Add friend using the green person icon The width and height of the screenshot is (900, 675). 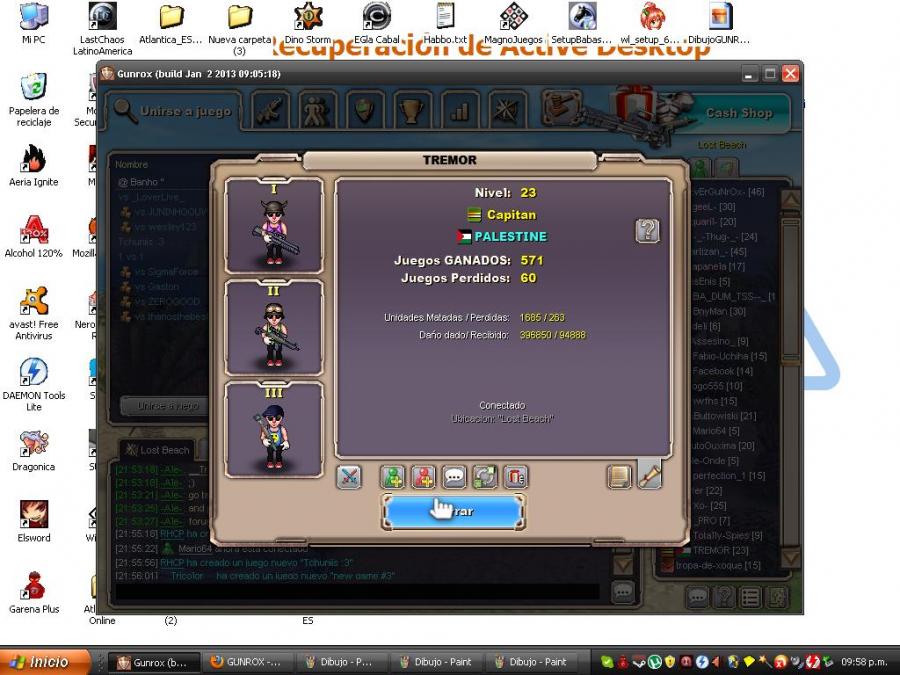point(393,477)
